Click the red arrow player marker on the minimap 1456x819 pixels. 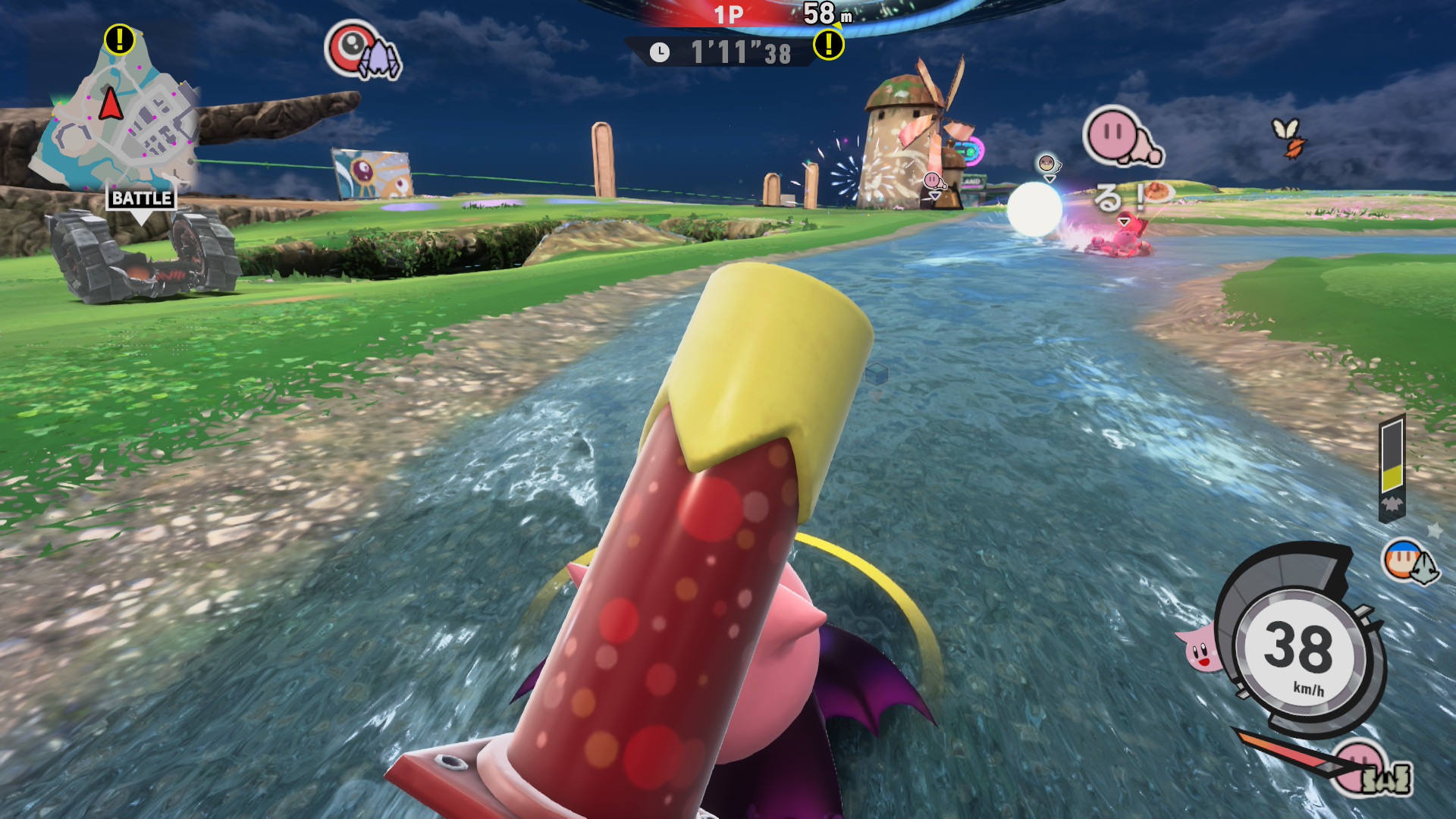(x=111, y=104)
